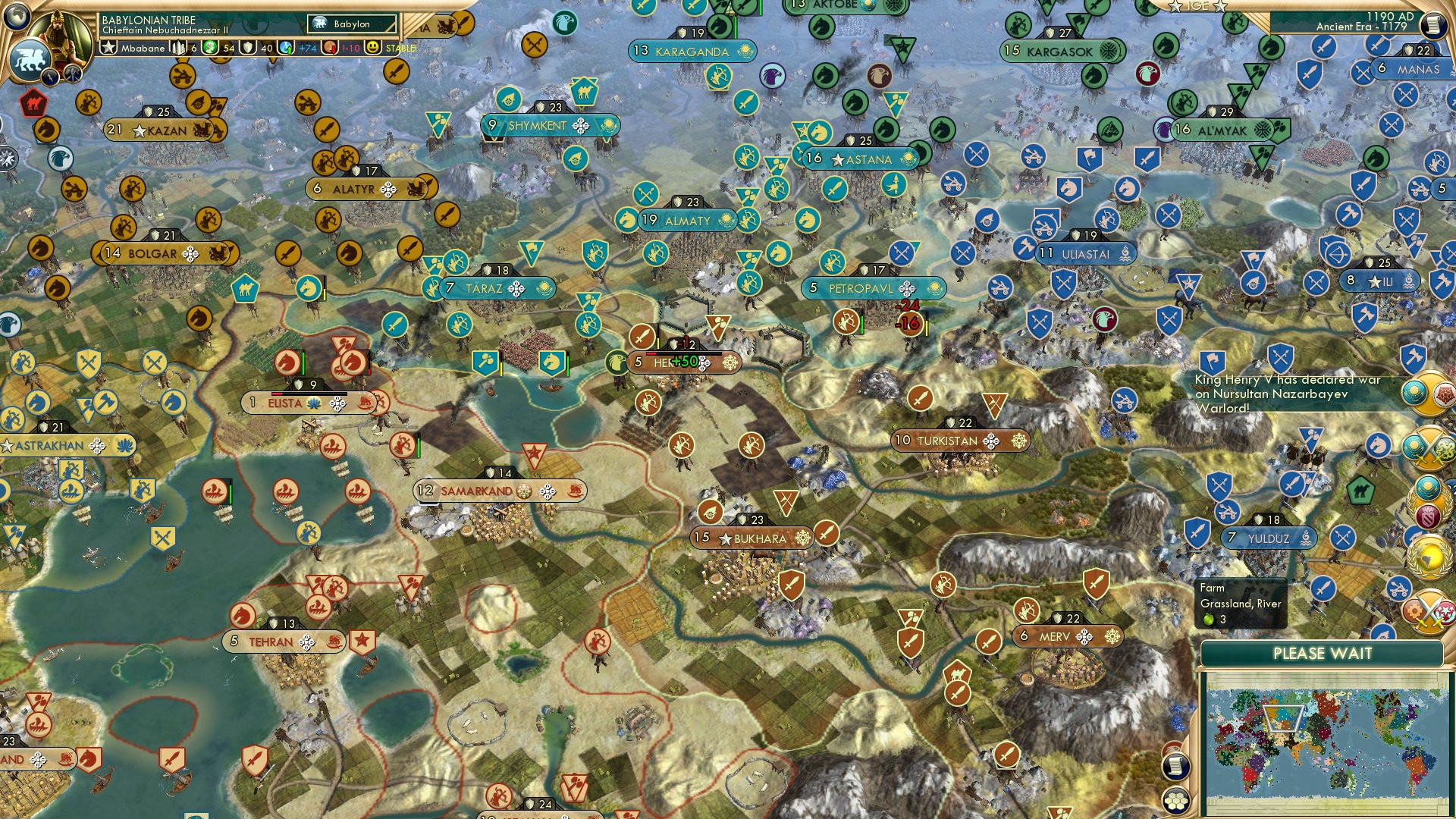Select the city banner of Bukhara
Viewport: 1456px width, 819px height.
752,538
